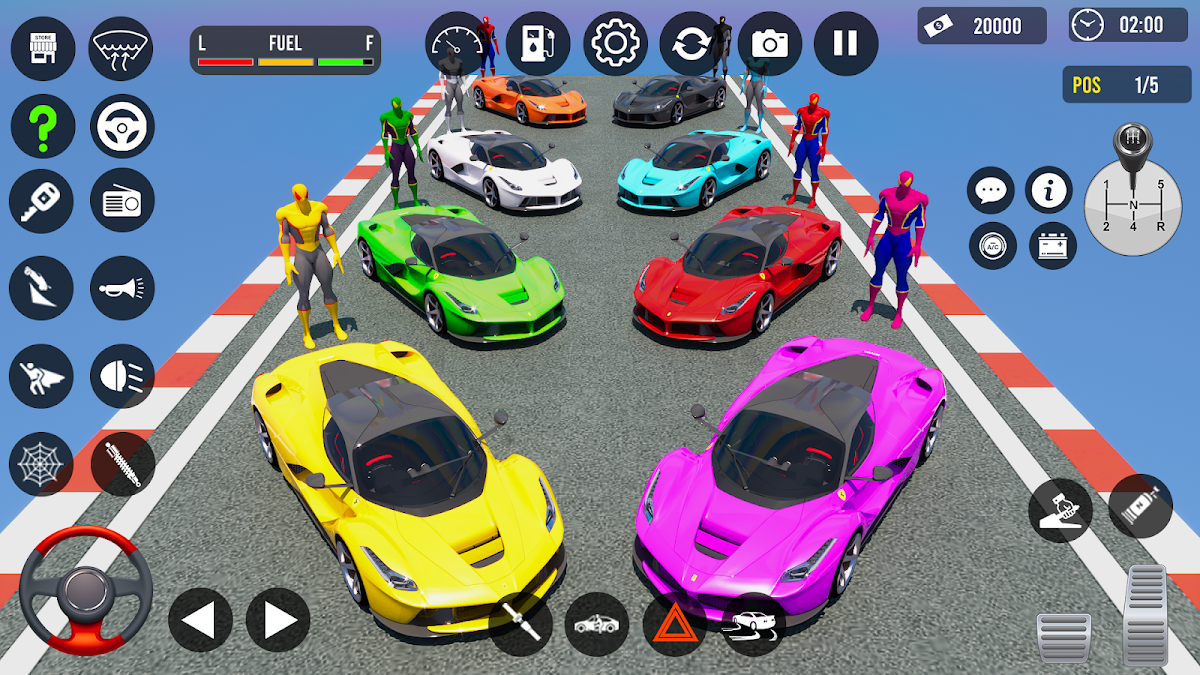Switch camera view with the camera icon

click(769, 44)
